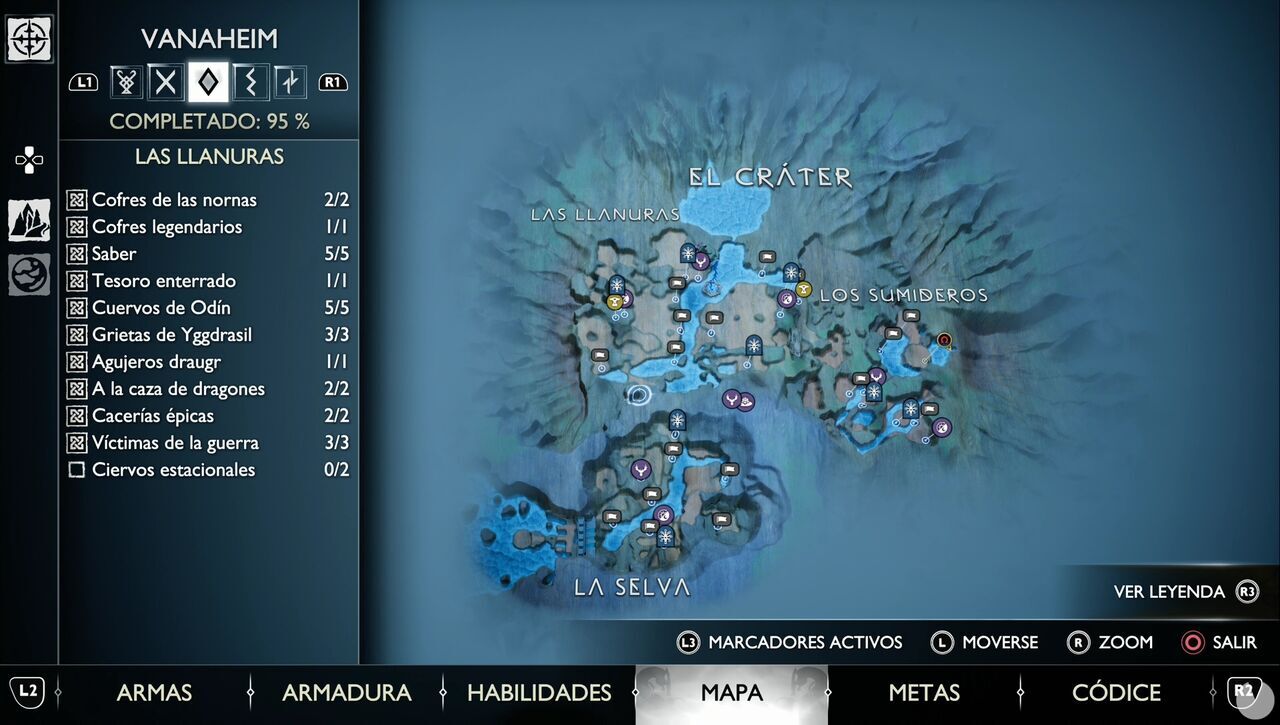Click a Mystic Gateway marker near El Cráter

click(688, 254)
